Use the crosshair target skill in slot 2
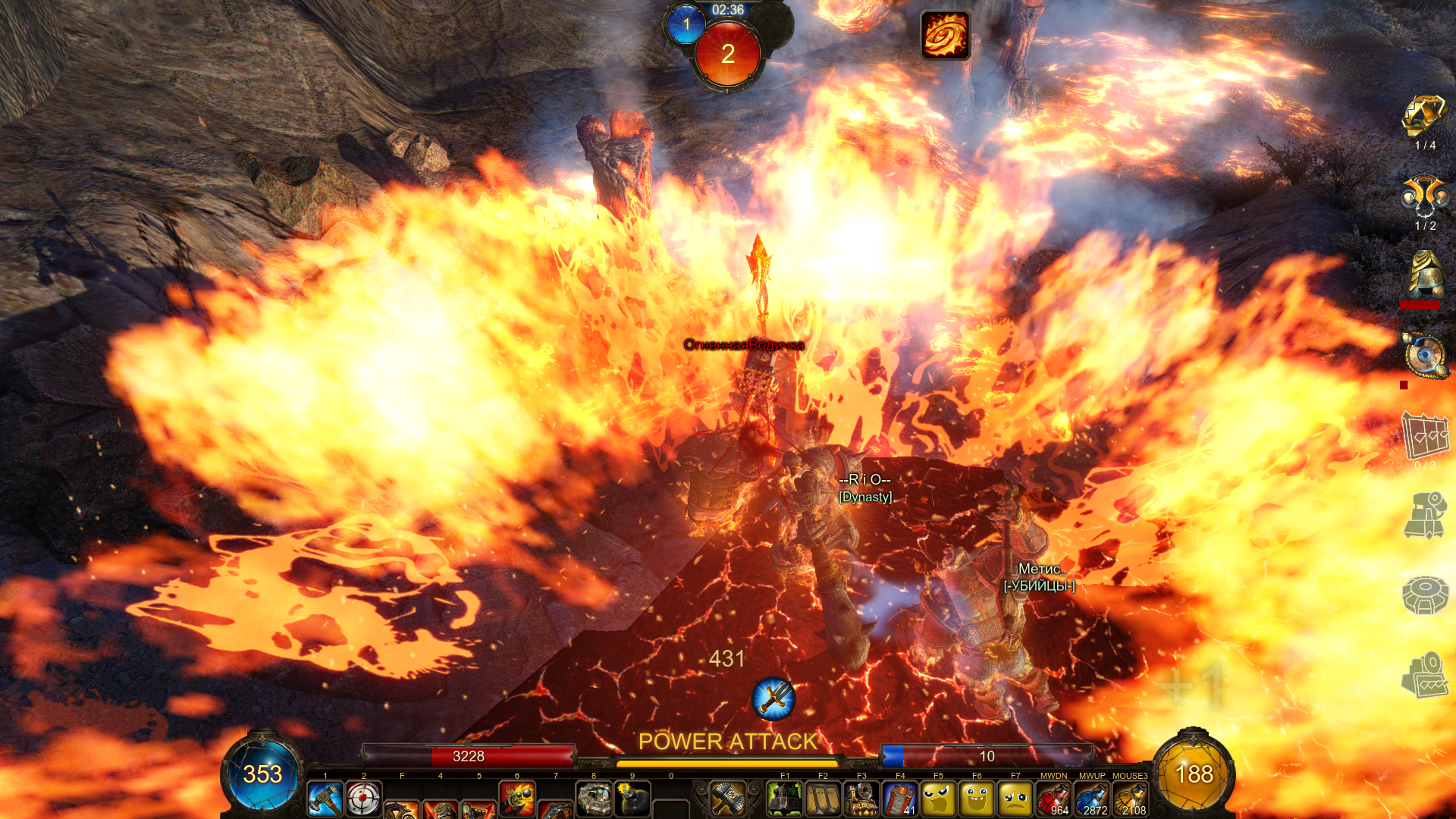 pos(363,799)
